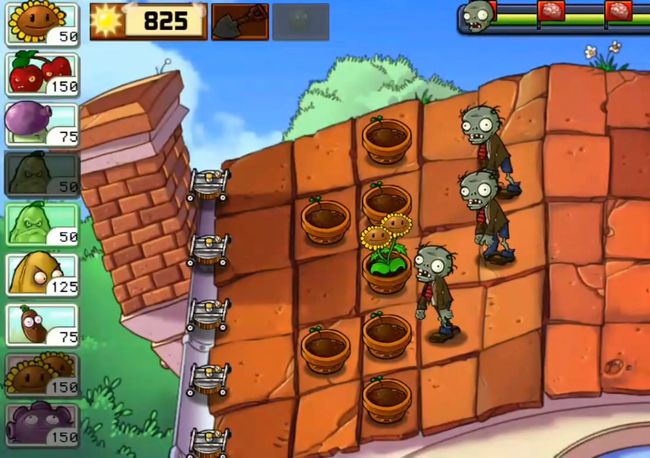Select the Twin Sunflower seed packet

click(42, 374)
